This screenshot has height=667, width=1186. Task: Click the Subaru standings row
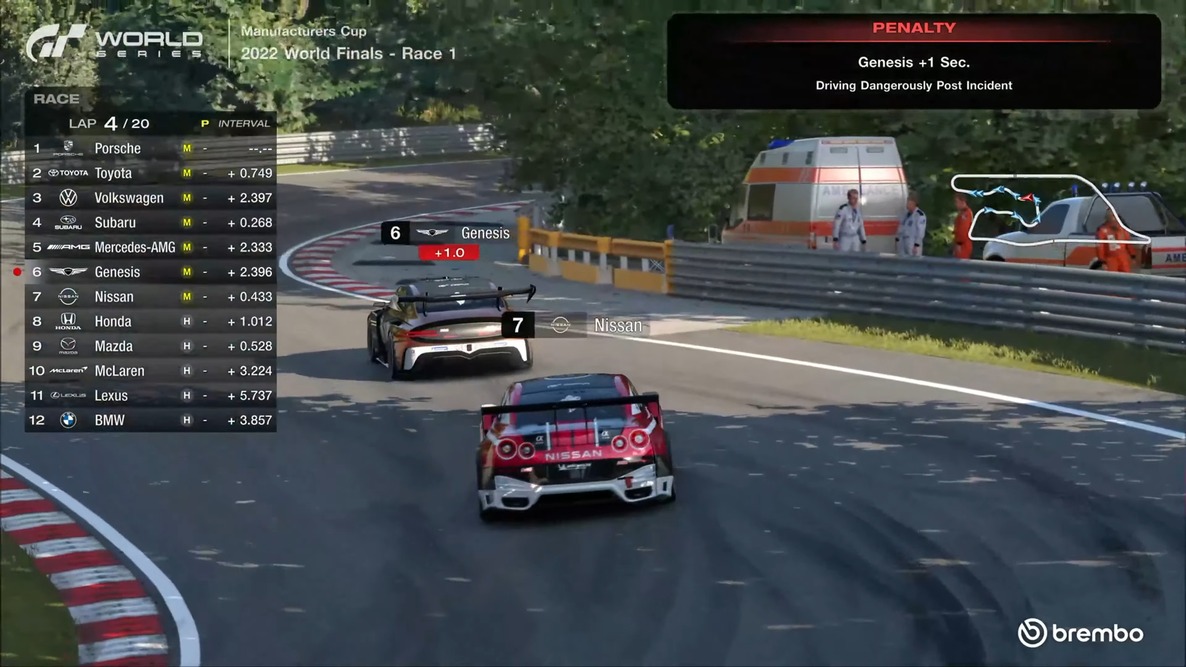pyautogui.click(x=150, y=222)
